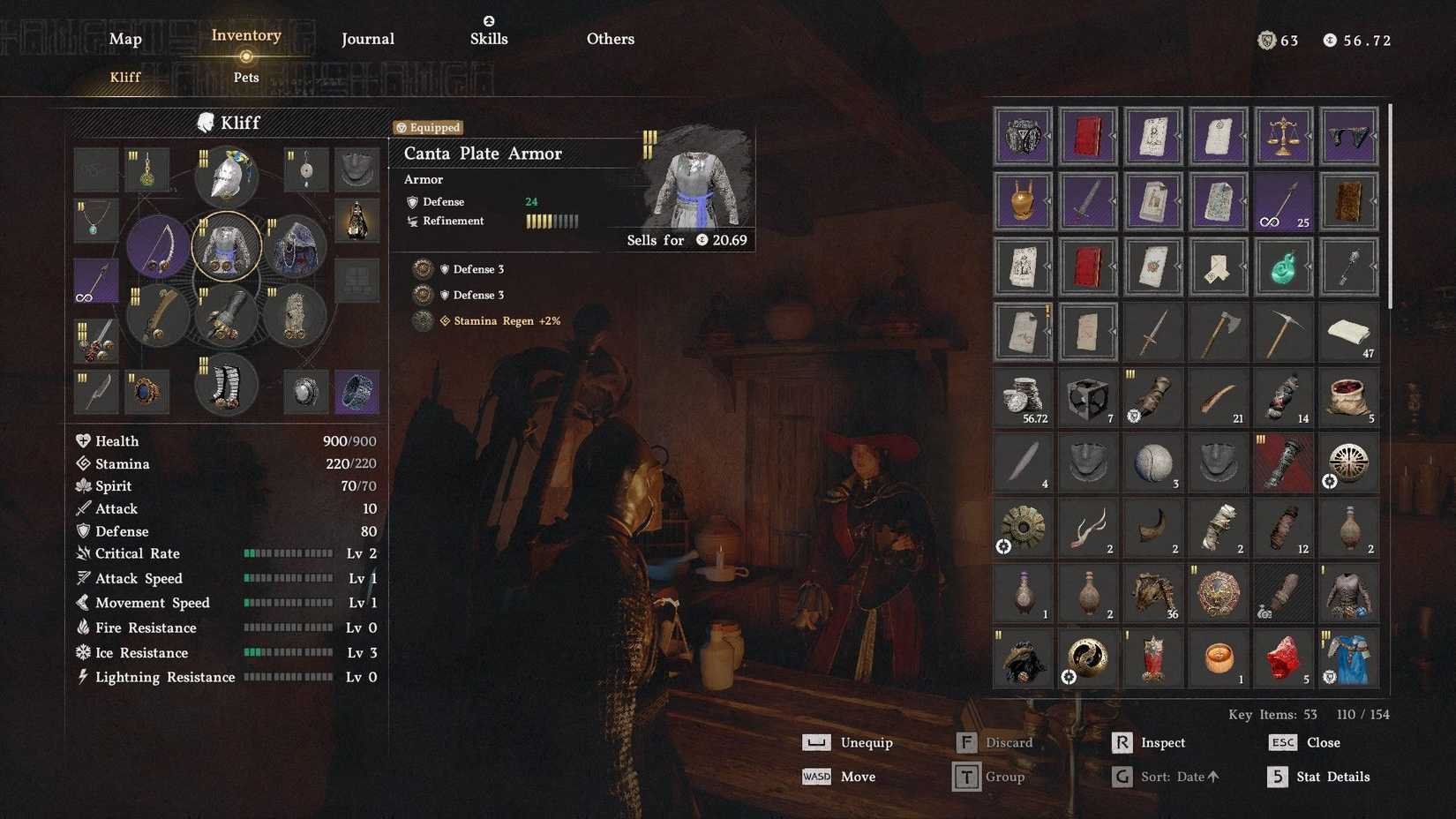Click the pickaxe in the inventory grid

1283,331
